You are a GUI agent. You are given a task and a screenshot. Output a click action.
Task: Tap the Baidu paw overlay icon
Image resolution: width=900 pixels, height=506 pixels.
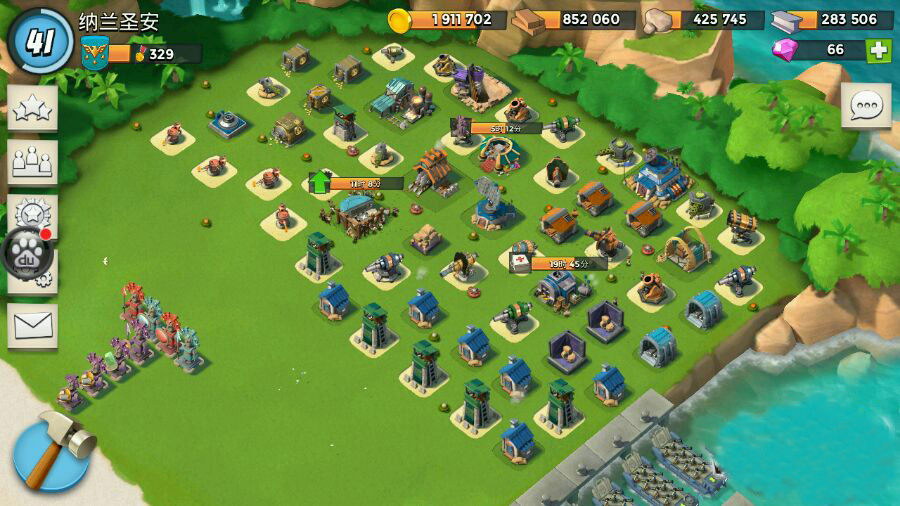(27, 252)
